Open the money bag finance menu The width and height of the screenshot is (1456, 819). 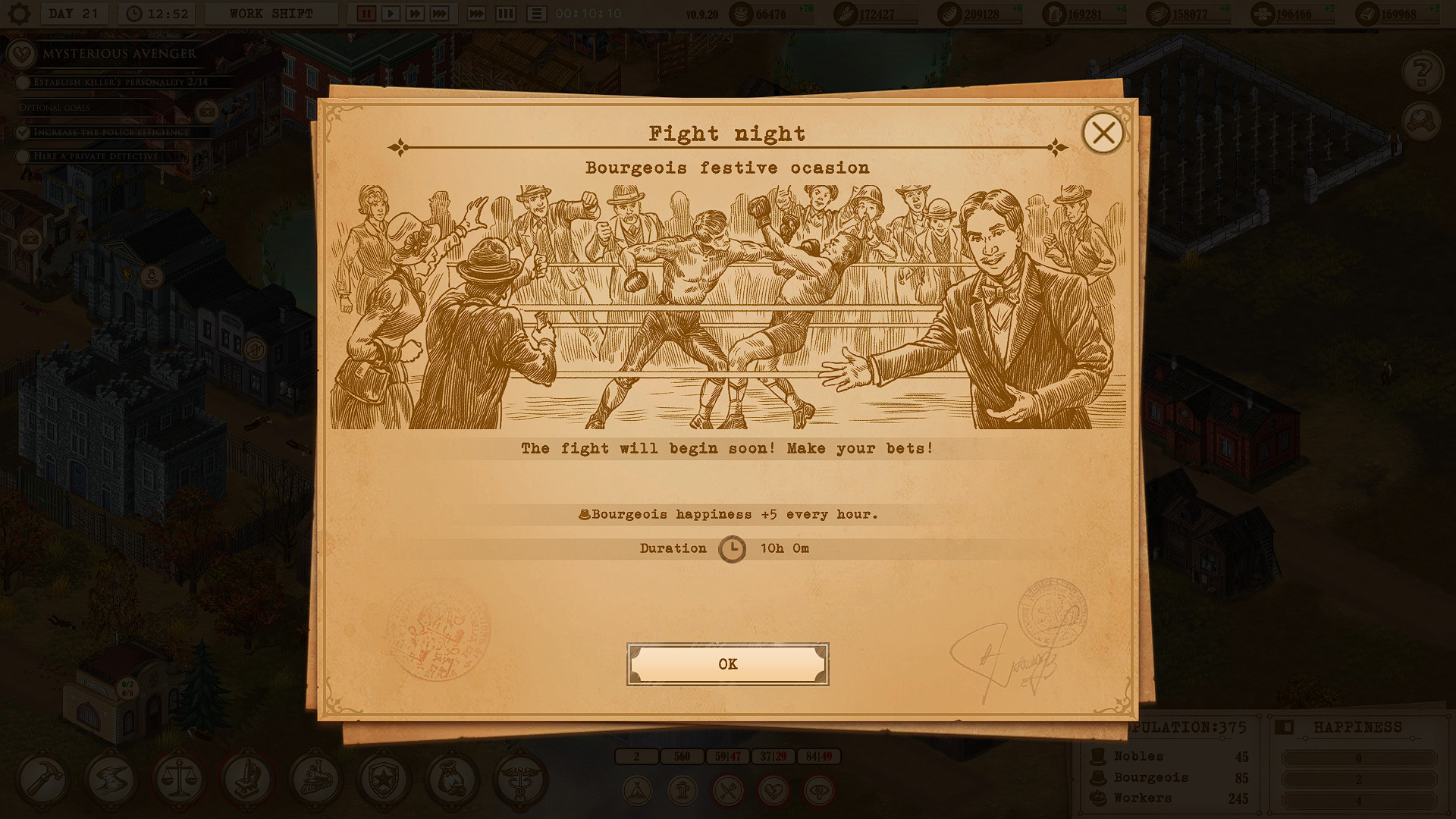452,780
